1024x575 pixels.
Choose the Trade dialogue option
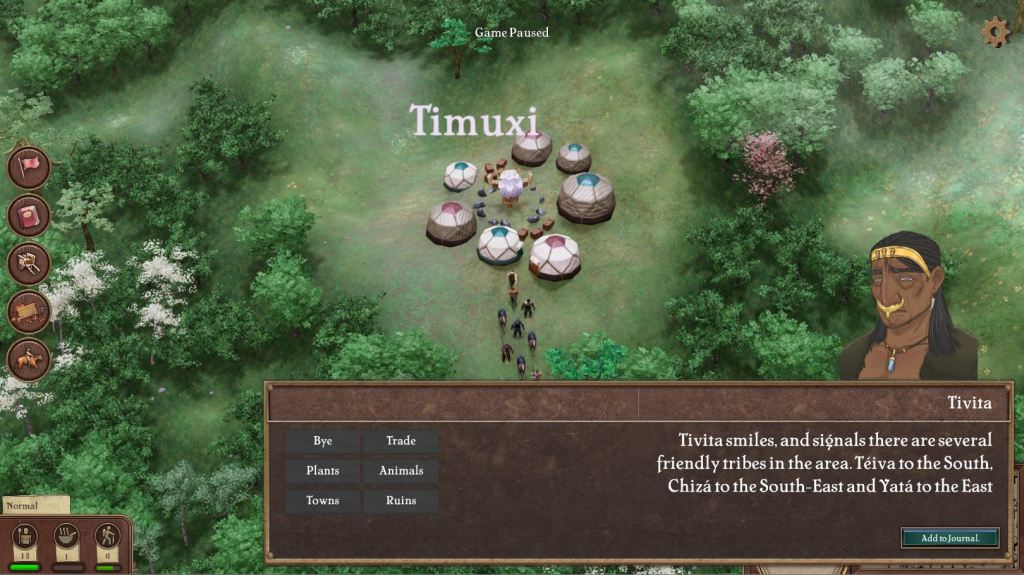click(400, 441)
